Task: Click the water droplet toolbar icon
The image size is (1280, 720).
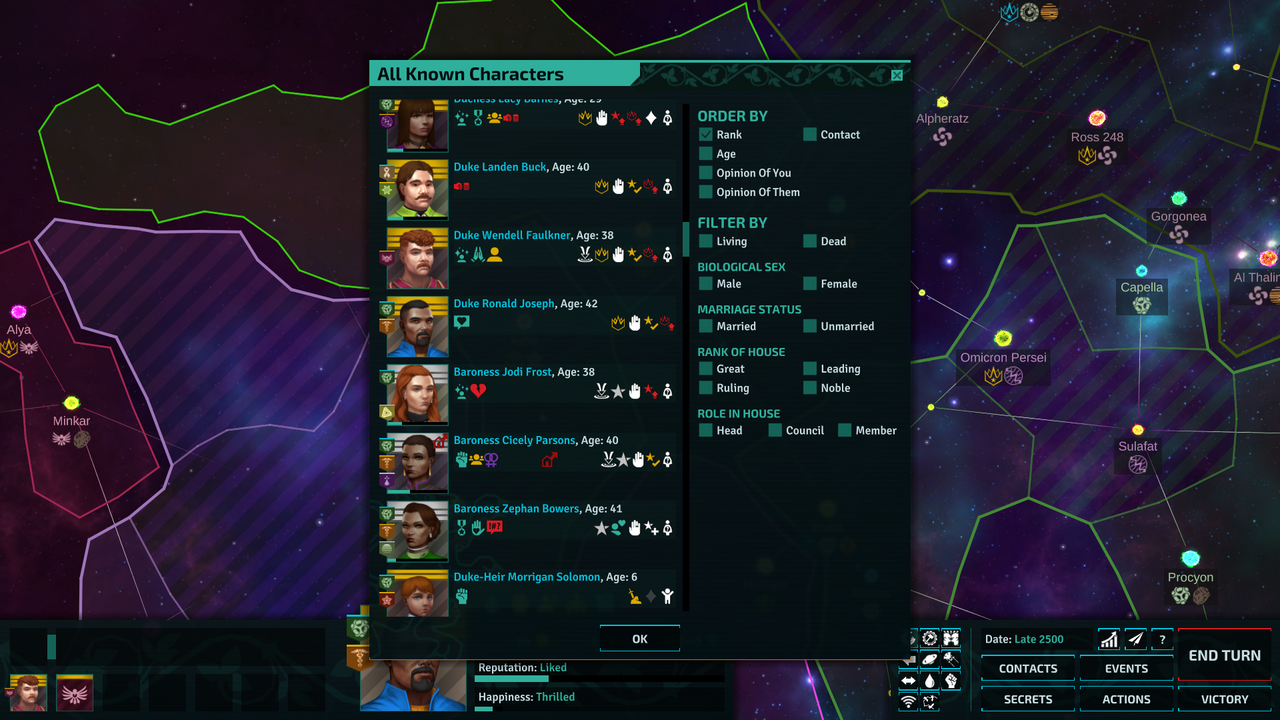Action: 930,681
